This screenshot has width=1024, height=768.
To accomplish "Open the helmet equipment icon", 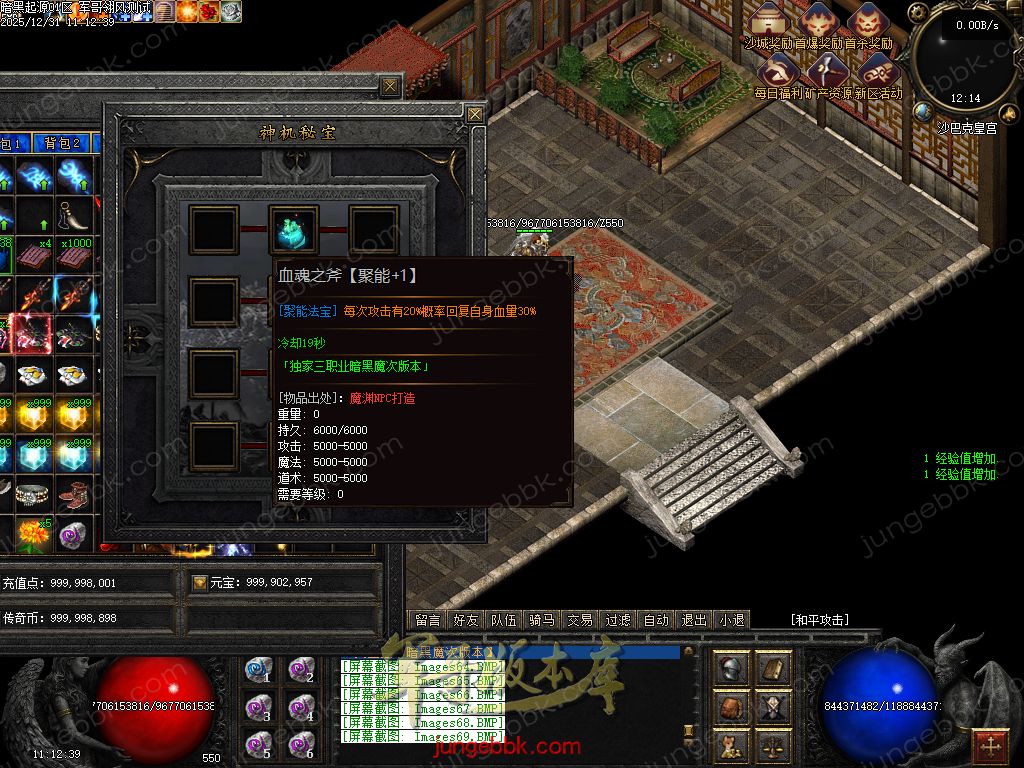I will click(733, 668).
